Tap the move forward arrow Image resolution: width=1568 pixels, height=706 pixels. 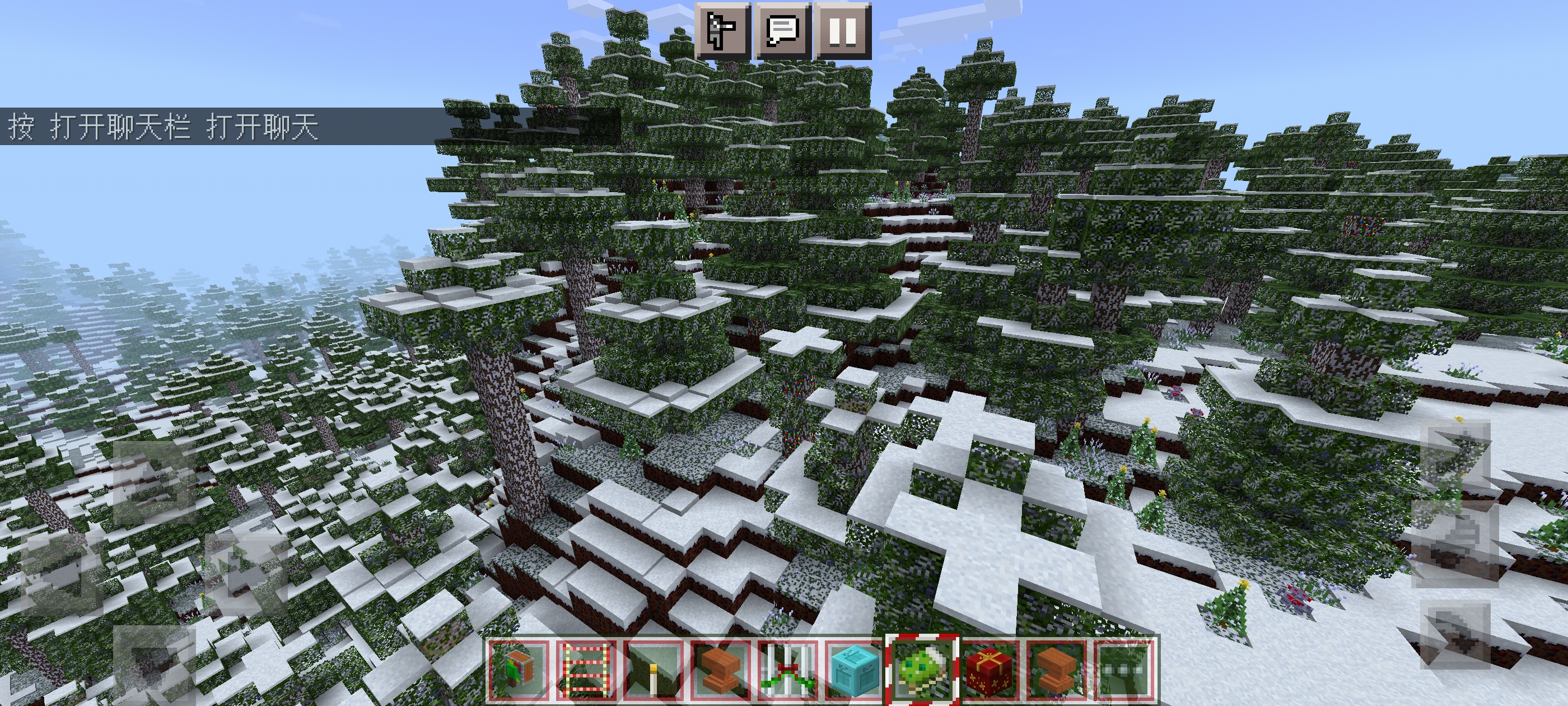(x=153, y=484)
